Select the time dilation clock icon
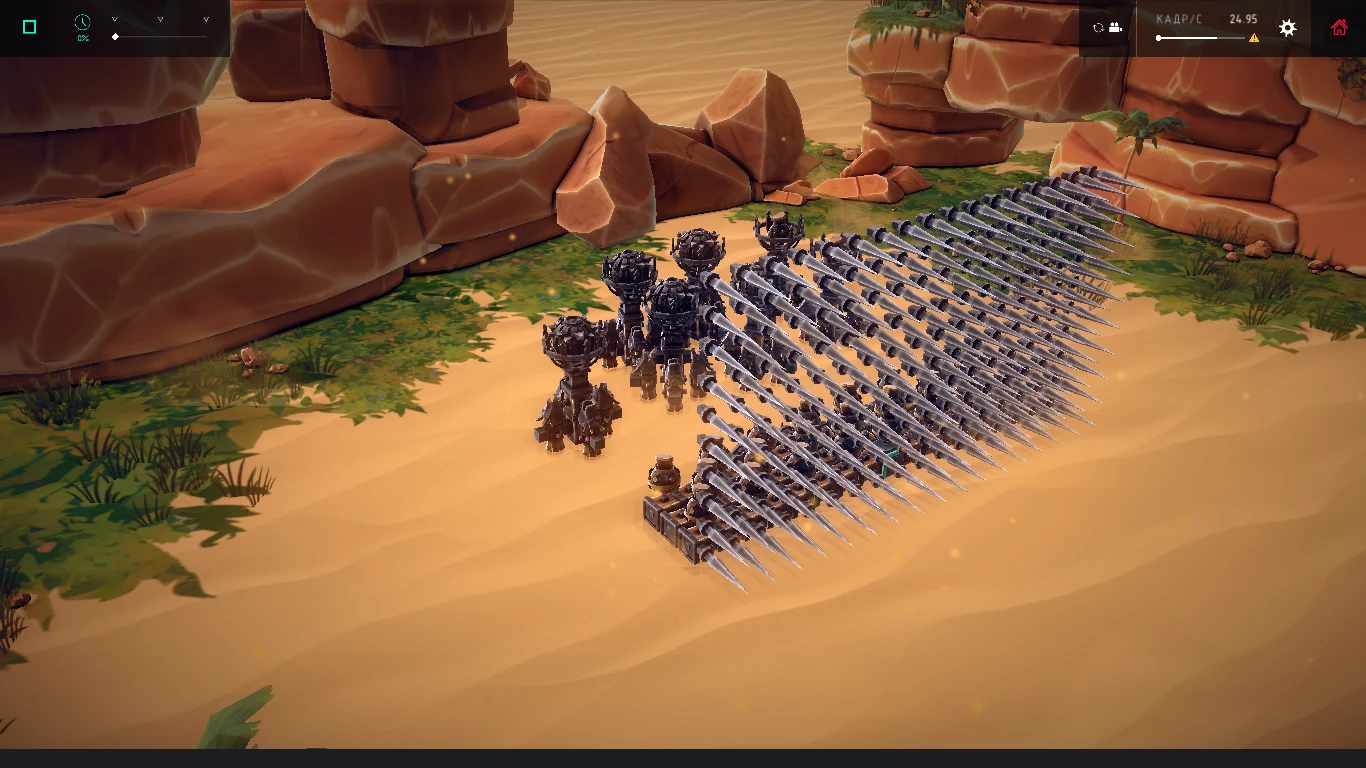 (x=82, y=22)
